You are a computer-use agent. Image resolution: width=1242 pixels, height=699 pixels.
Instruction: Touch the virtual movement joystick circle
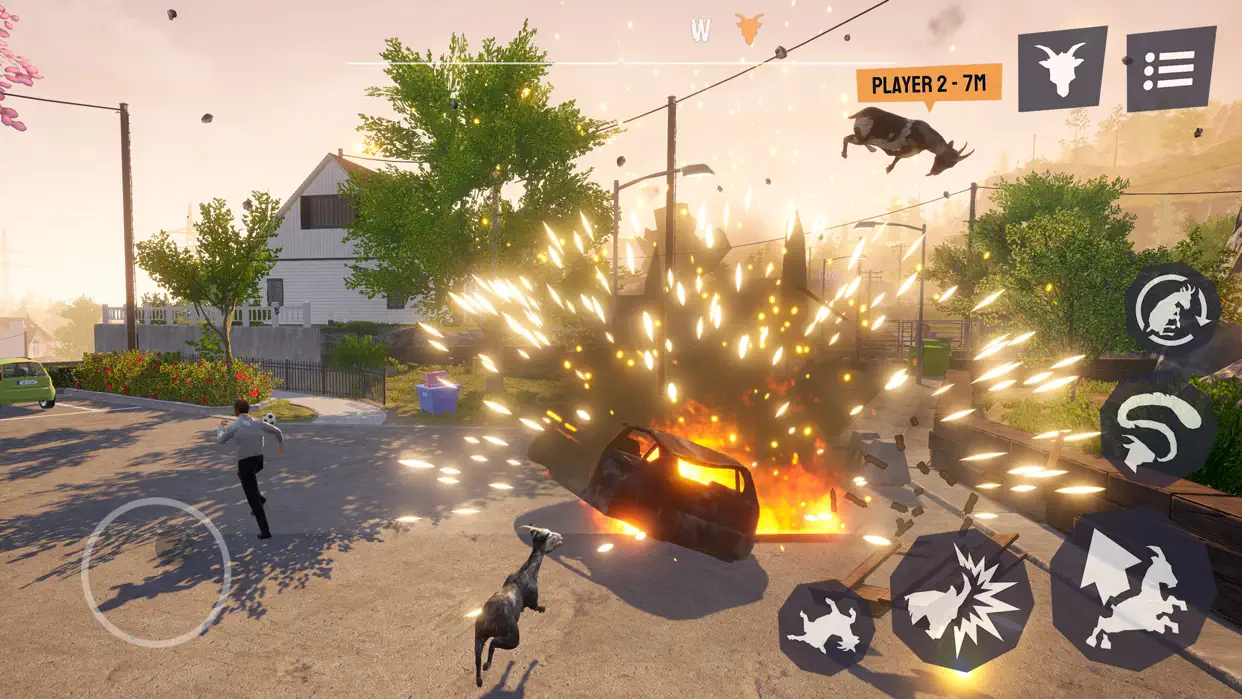[x=156, y=572]
